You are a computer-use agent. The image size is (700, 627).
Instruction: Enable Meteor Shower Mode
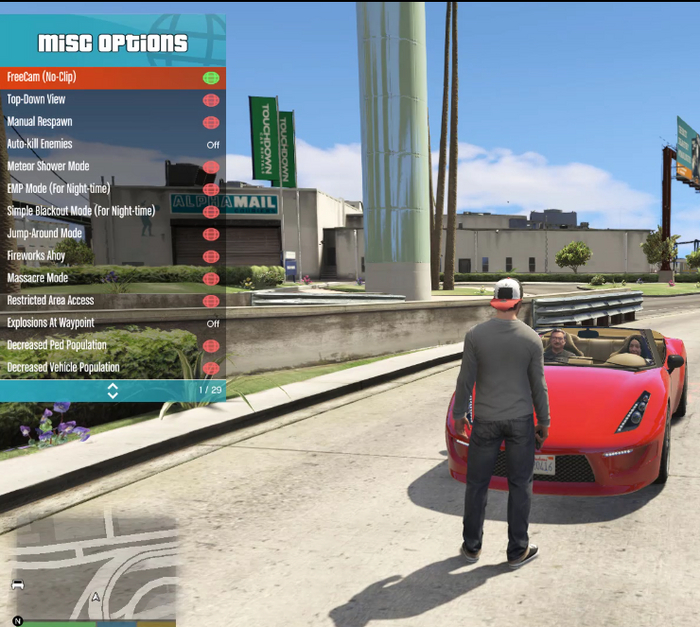[x=112, y=166]
